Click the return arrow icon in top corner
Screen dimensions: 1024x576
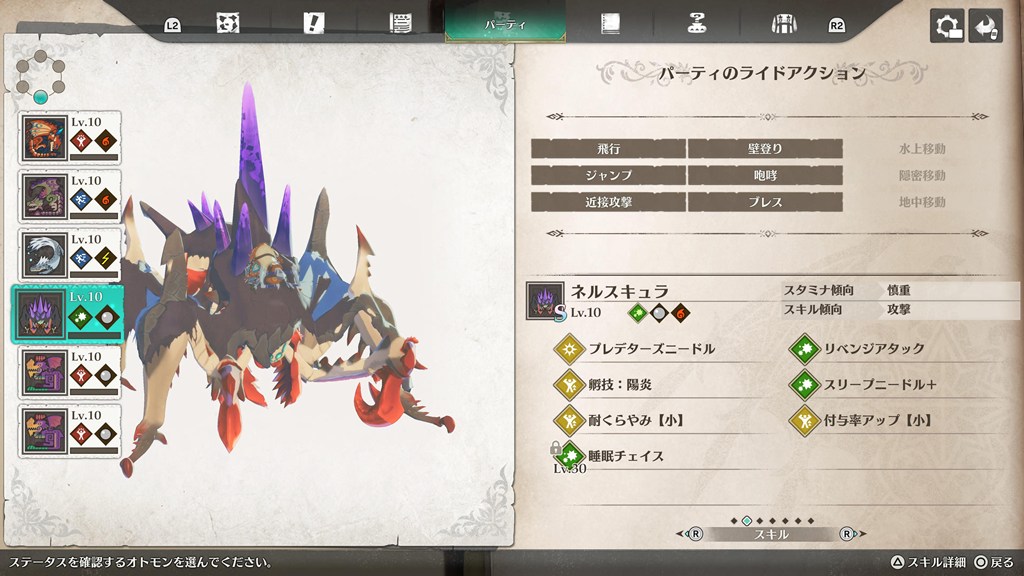[986, 26]
